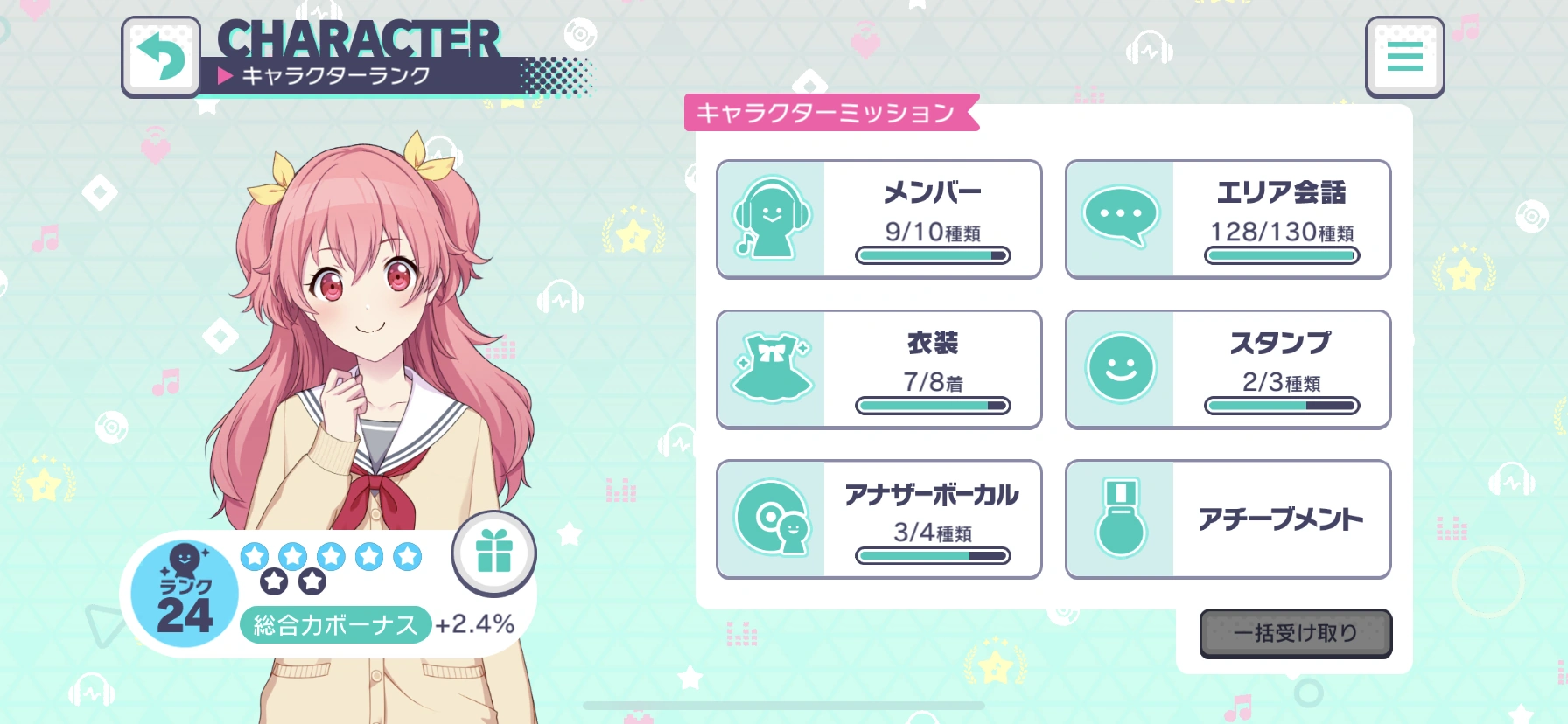The image size is (1568, 724).
Task: Click the アチーブメント medal icon
Action: pyautogui.click(x=1121, y=518)
